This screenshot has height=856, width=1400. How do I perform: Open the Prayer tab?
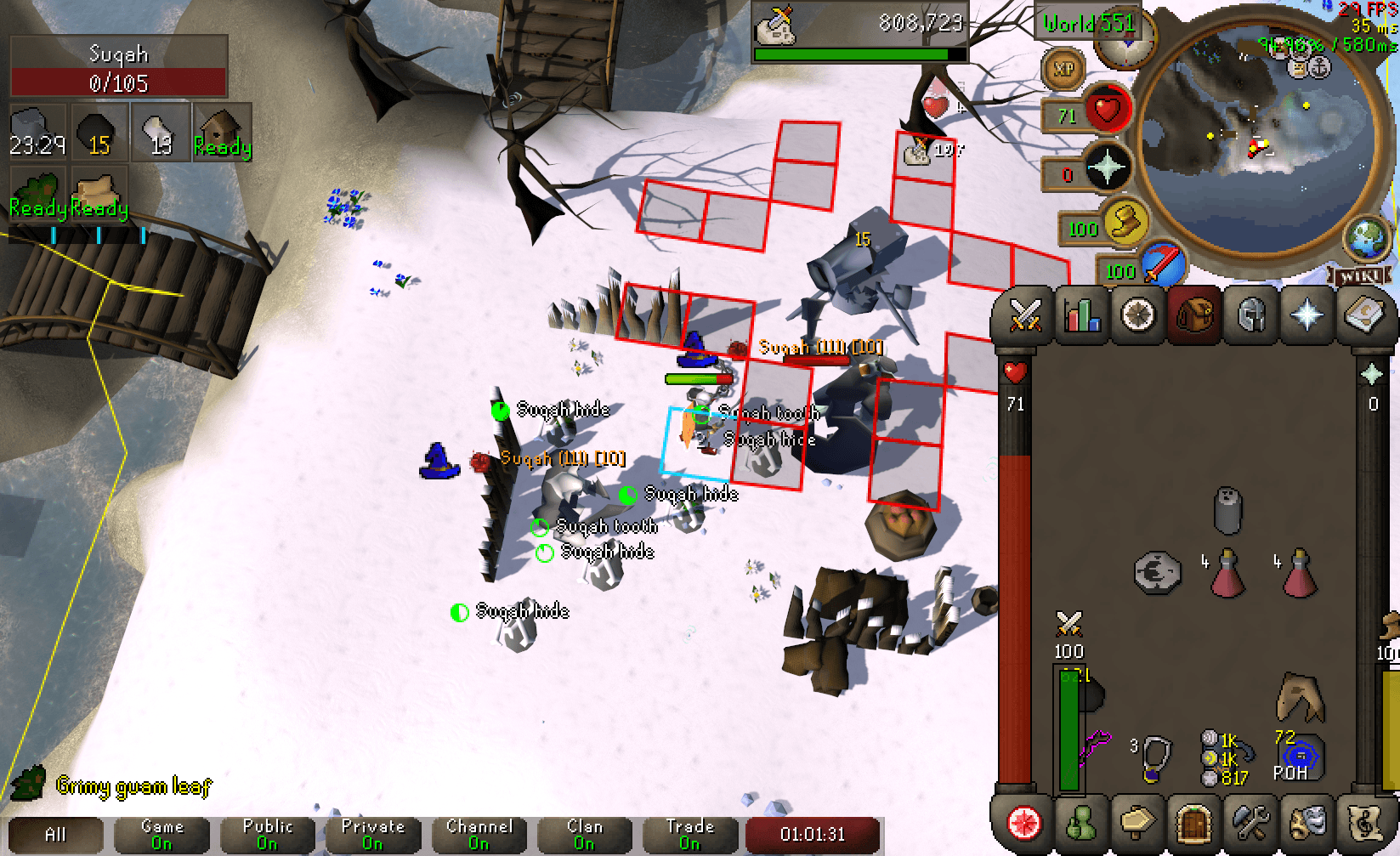(x=1307, y=315)
